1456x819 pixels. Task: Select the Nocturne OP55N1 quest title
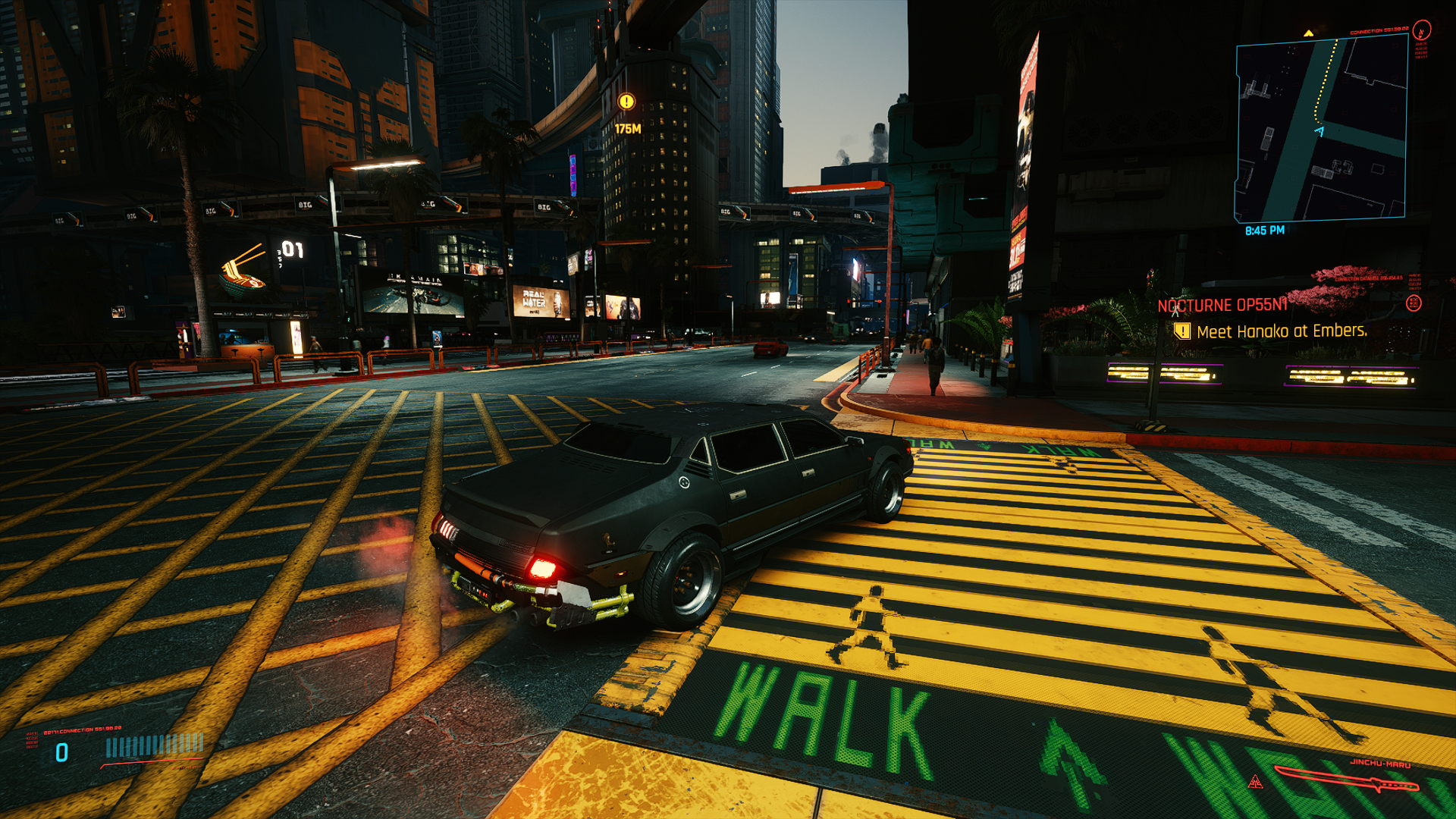(x=1222, y=306)
